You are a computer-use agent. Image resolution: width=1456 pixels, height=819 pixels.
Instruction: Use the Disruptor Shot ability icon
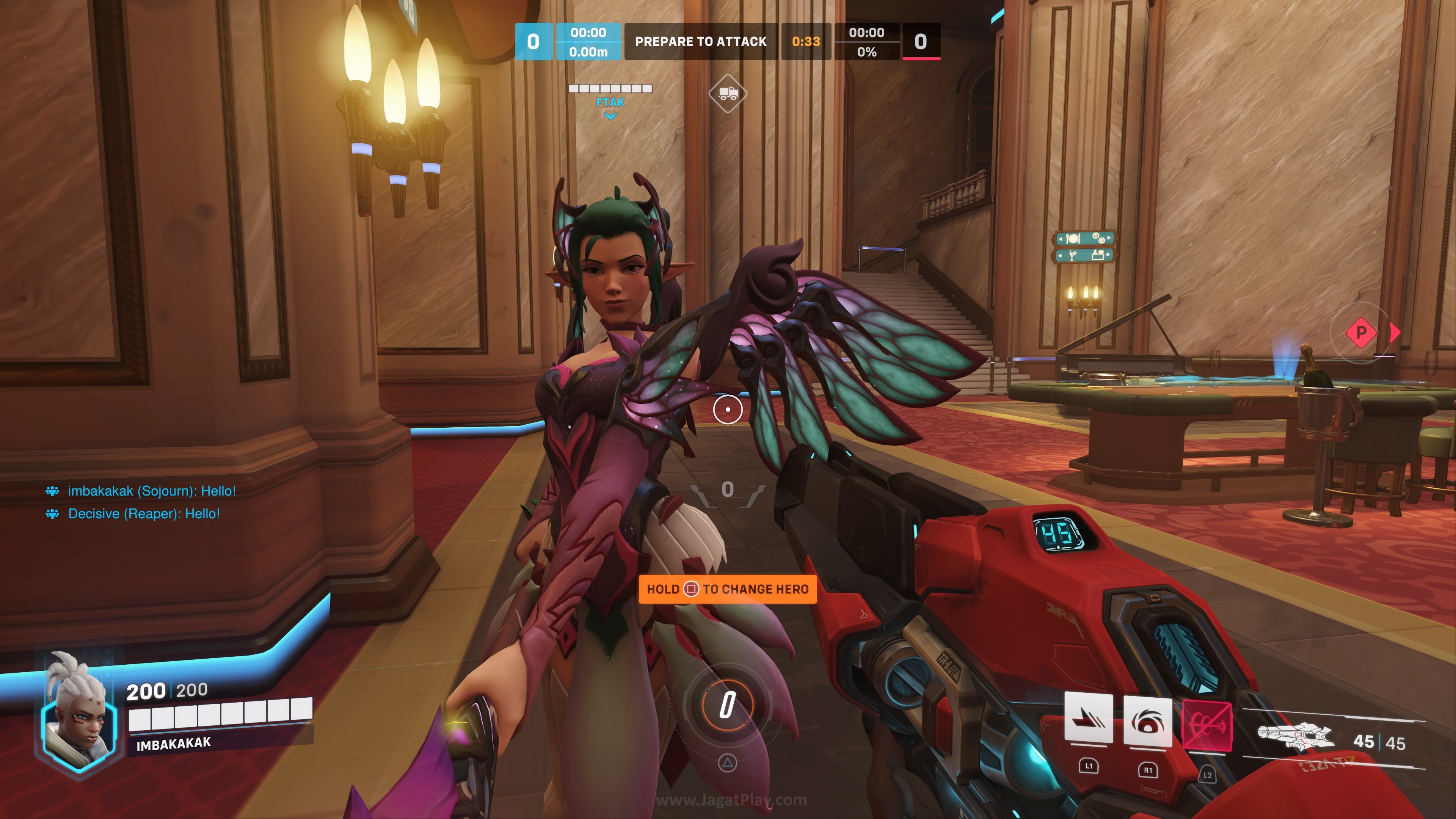(x=1147, y=721)
